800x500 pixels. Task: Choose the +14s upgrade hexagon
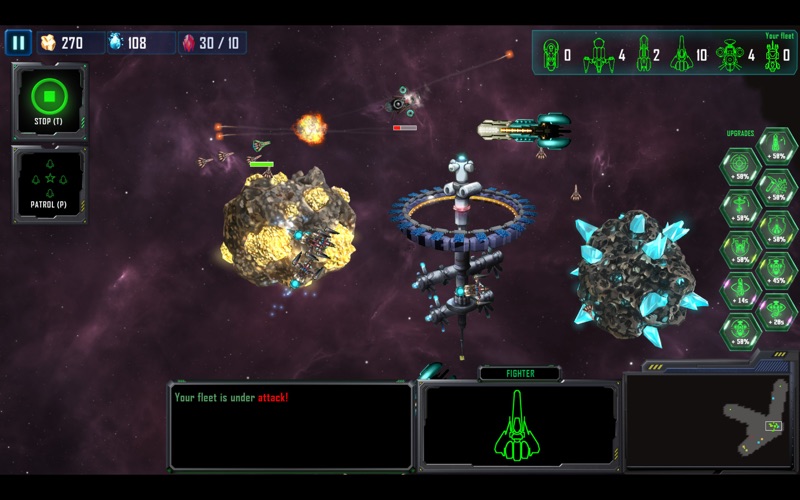740,290
